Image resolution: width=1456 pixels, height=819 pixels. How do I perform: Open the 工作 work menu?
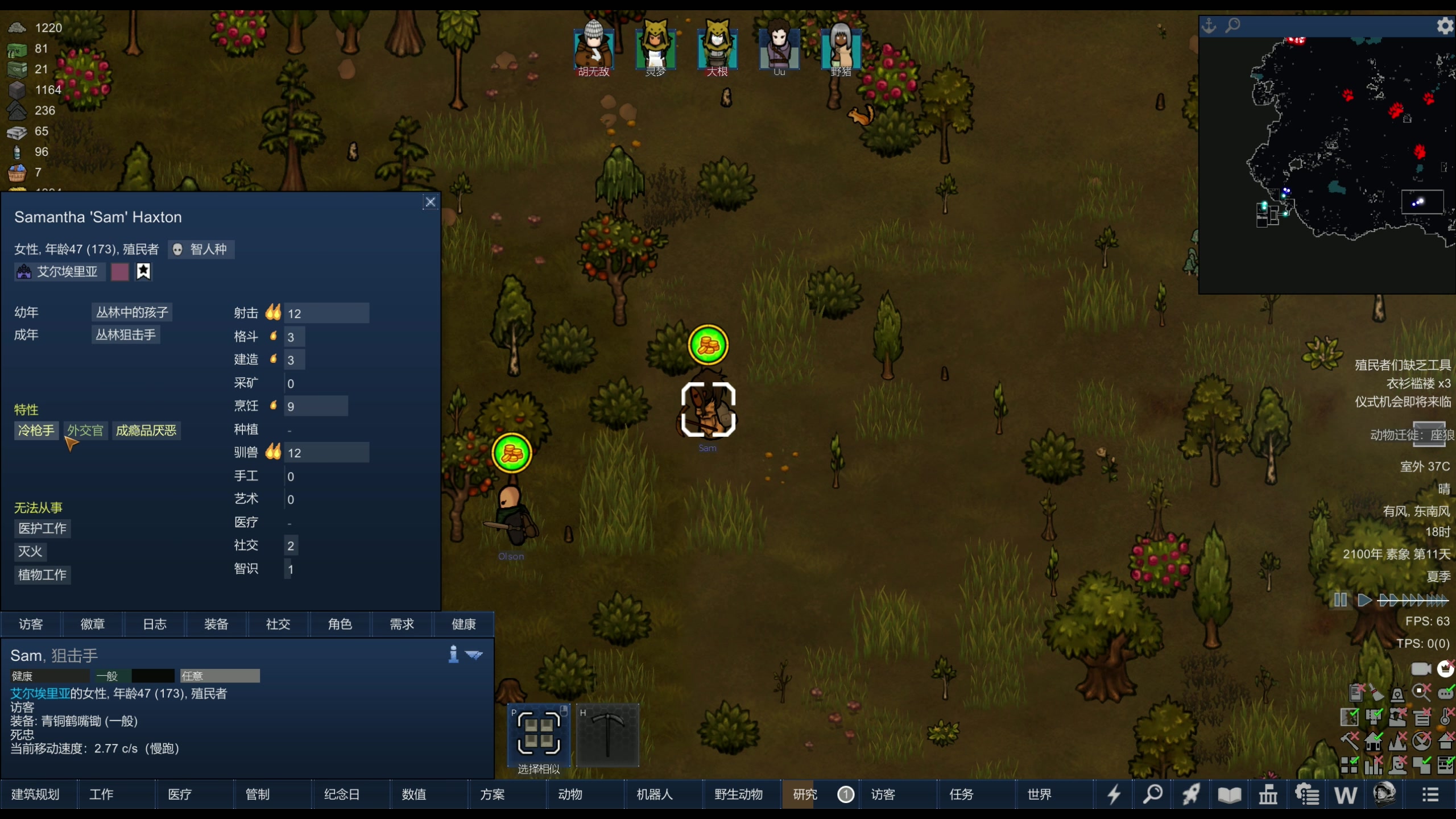click(101, 794)
